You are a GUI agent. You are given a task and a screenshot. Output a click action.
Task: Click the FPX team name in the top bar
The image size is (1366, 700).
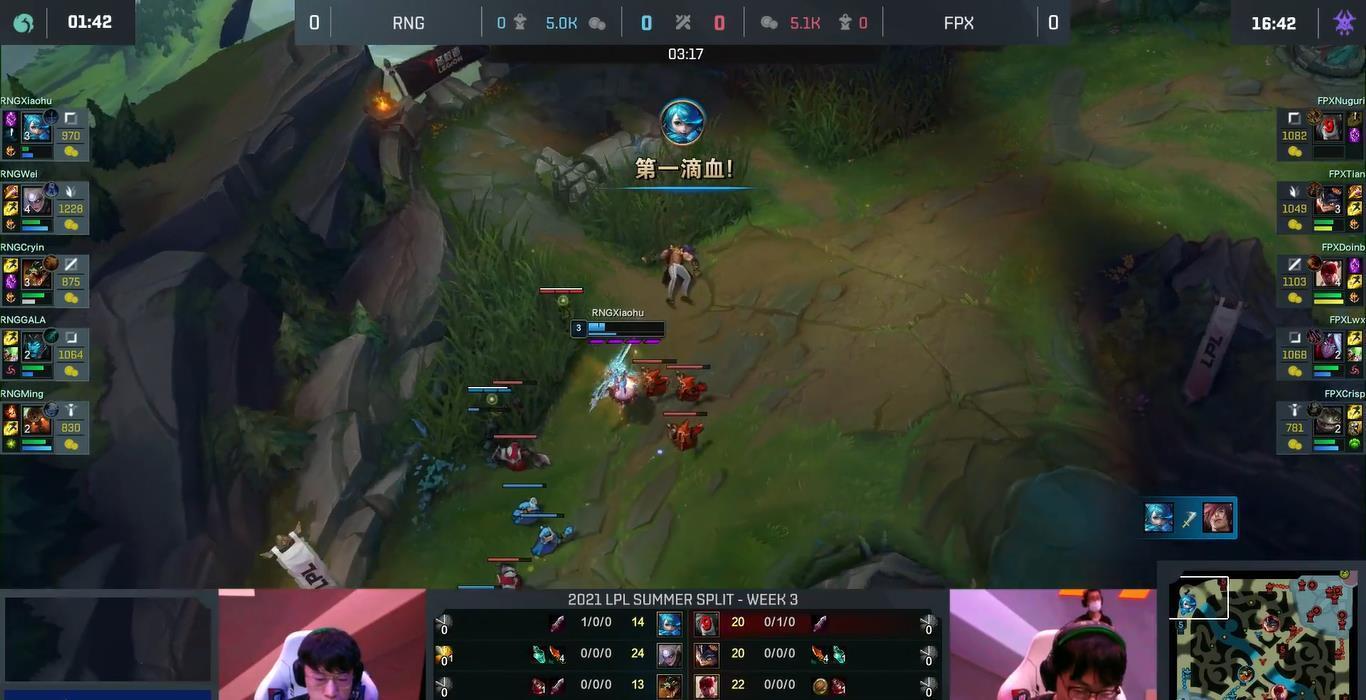(x=958, y=22)
